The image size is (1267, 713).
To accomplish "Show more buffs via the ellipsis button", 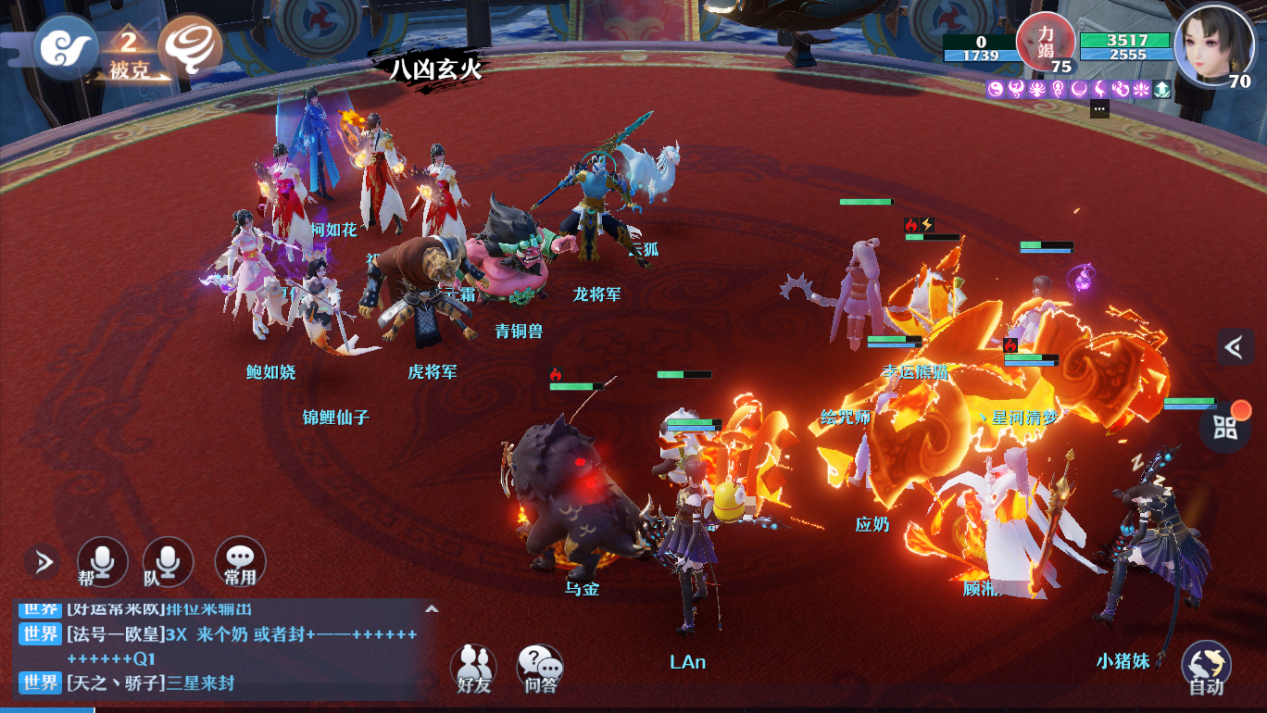I will tap(1099, 109).
